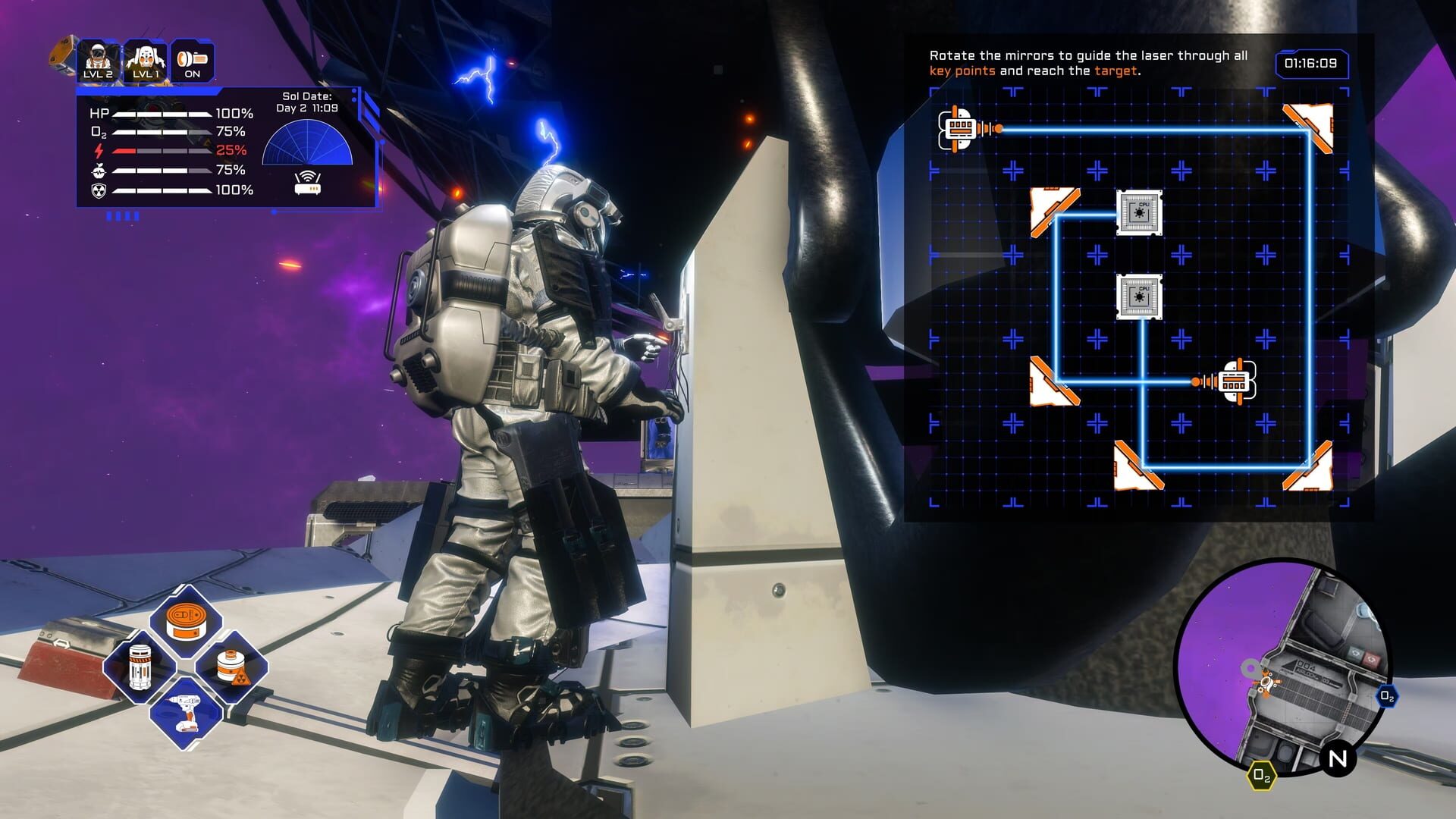This screenshot has width=1456, height=819.
Task: Rotate the top-right corner mirror
Action: tap(1308, 125)
